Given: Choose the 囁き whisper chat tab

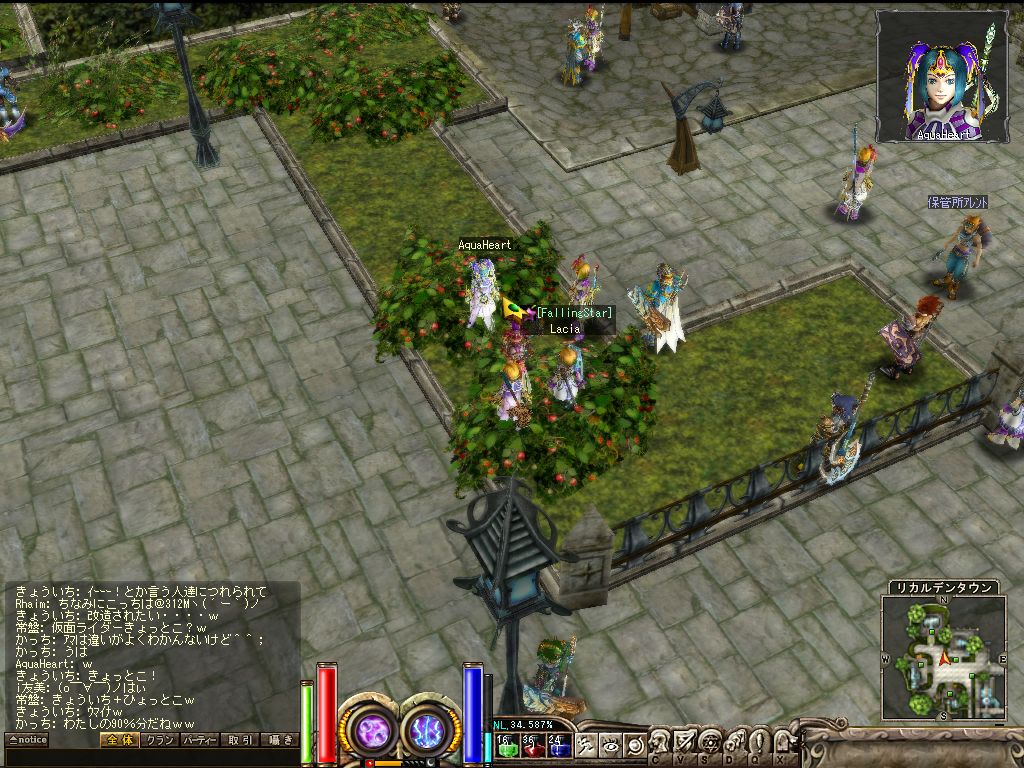Looking at the screenshot, I should click(x=279, y=740).
